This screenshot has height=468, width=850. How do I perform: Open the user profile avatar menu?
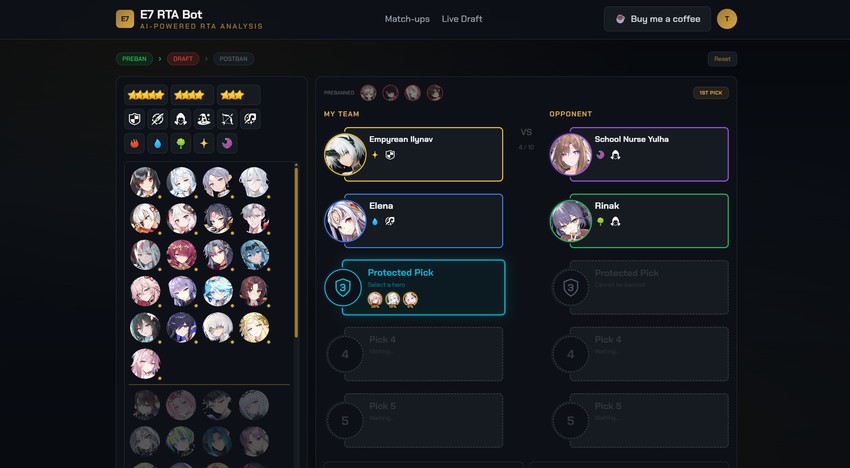pos(727,19)
